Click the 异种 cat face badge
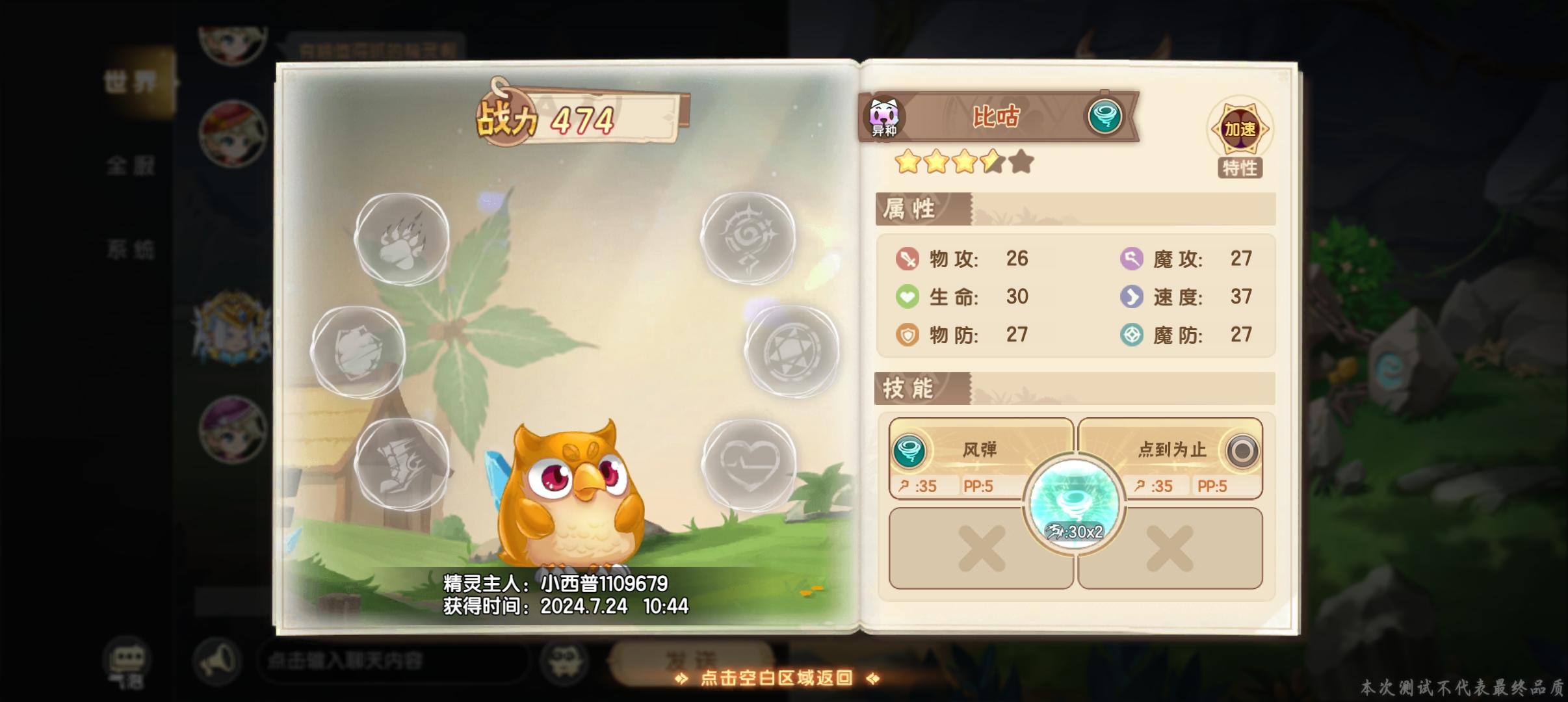 (x=885, y=116)
